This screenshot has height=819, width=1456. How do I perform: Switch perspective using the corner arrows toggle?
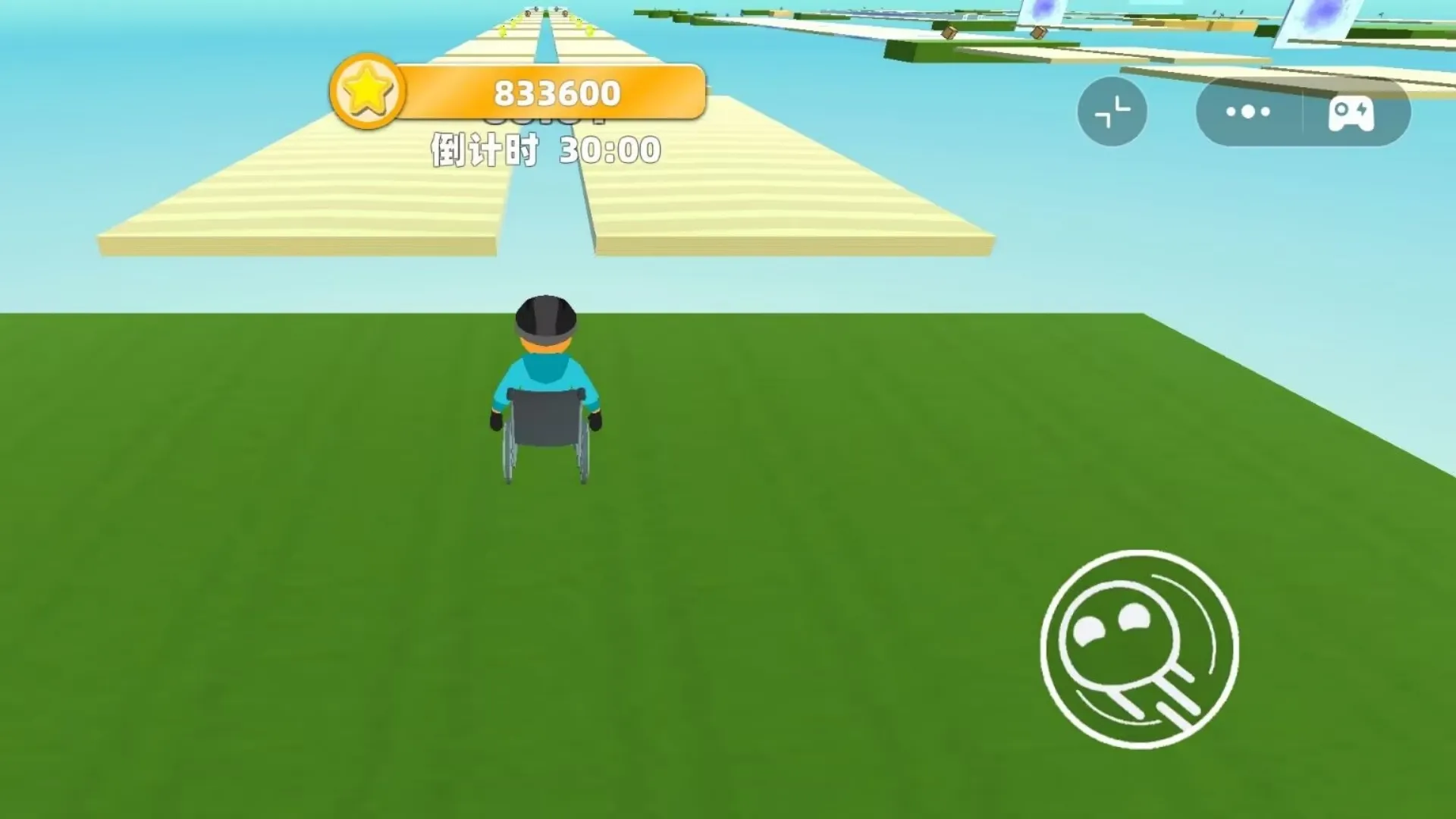click(1112, 111)
